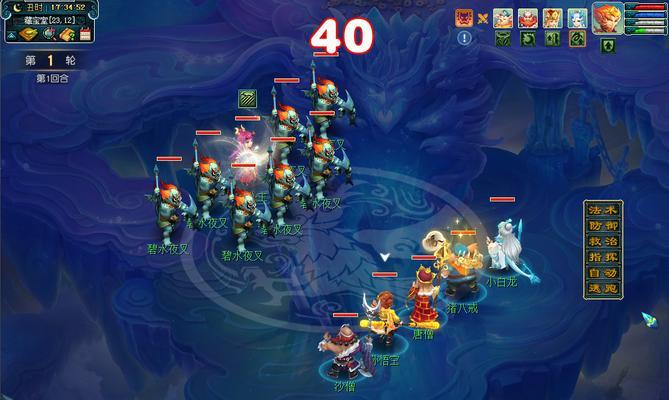Click the 逃跑 (flee) battle command
This screenshot has width=669, height=400.
pyautogui.click(x=599, y=289)
